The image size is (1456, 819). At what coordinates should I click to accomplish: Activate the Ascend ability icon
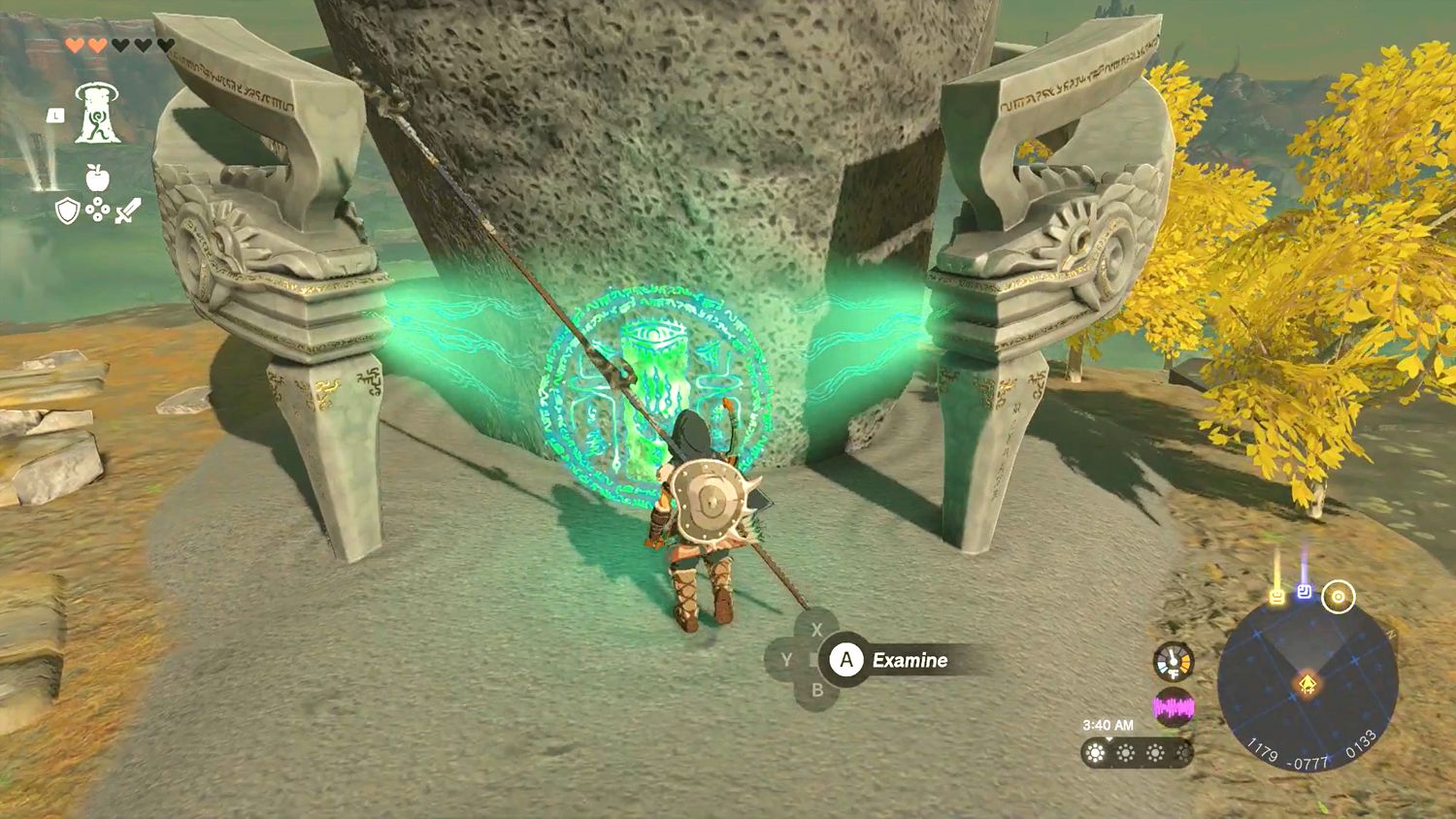pos(98,114)
